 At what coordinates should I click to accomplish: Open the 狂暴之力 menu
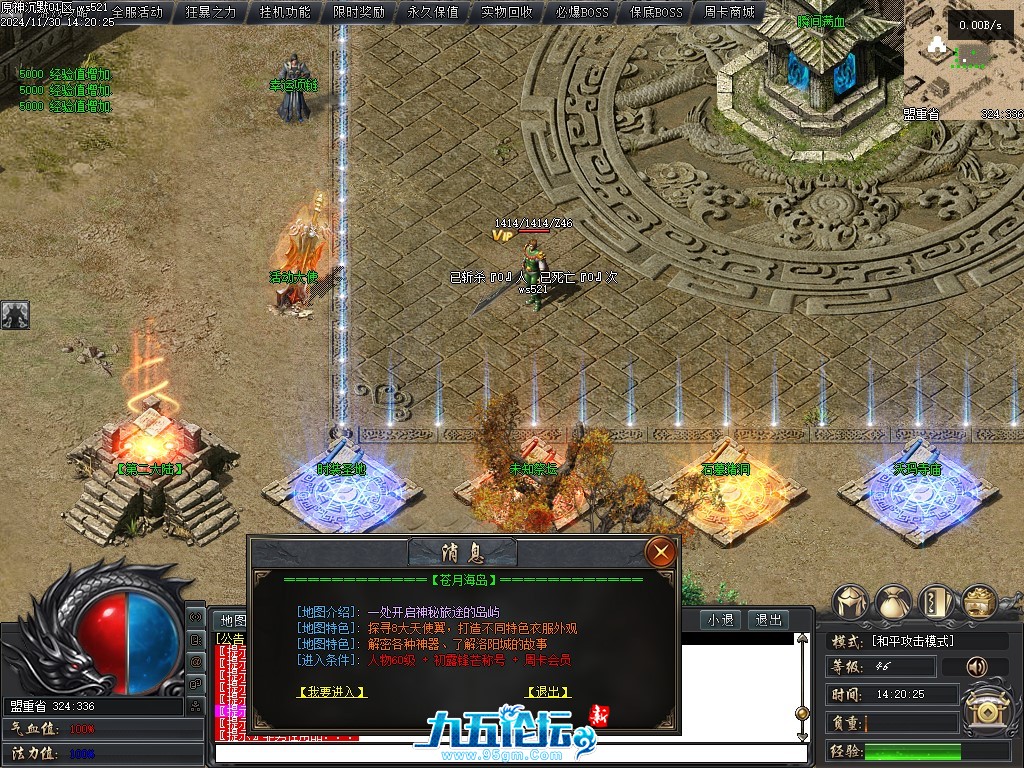(211, 13)
